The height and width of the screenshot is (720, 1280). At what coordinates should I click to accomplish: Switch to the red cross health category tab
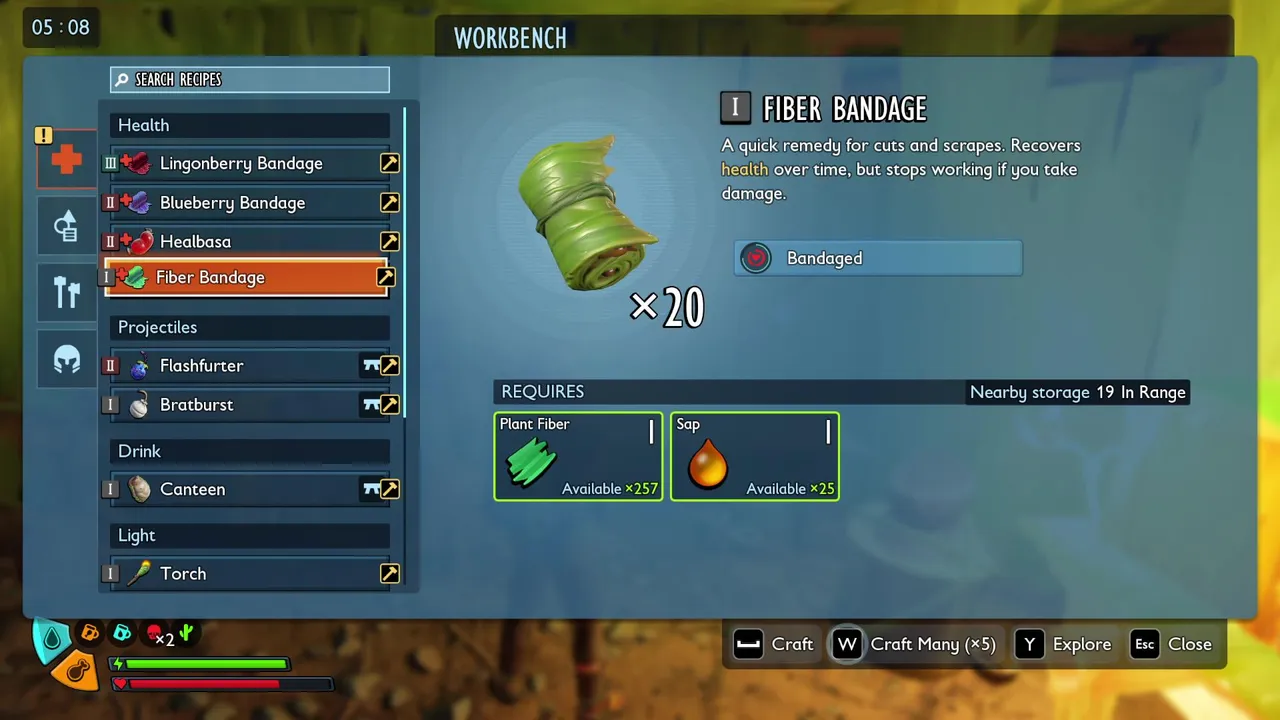coord(67,159)
